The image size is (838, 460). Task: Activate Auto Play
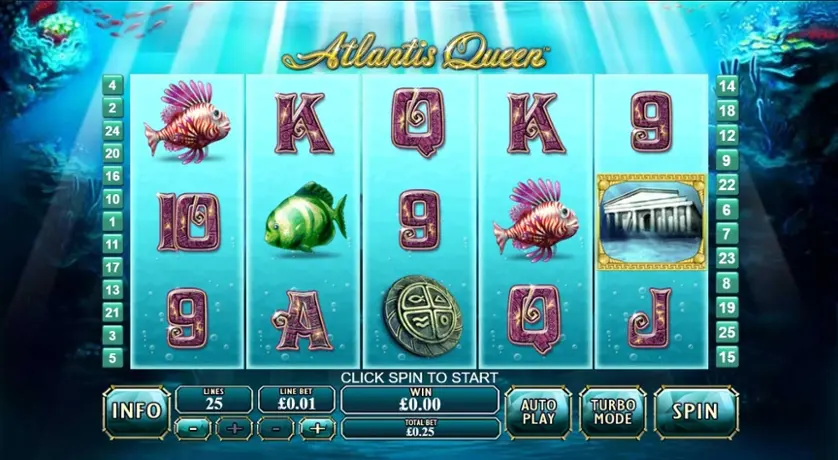click(x=538, y=411)
